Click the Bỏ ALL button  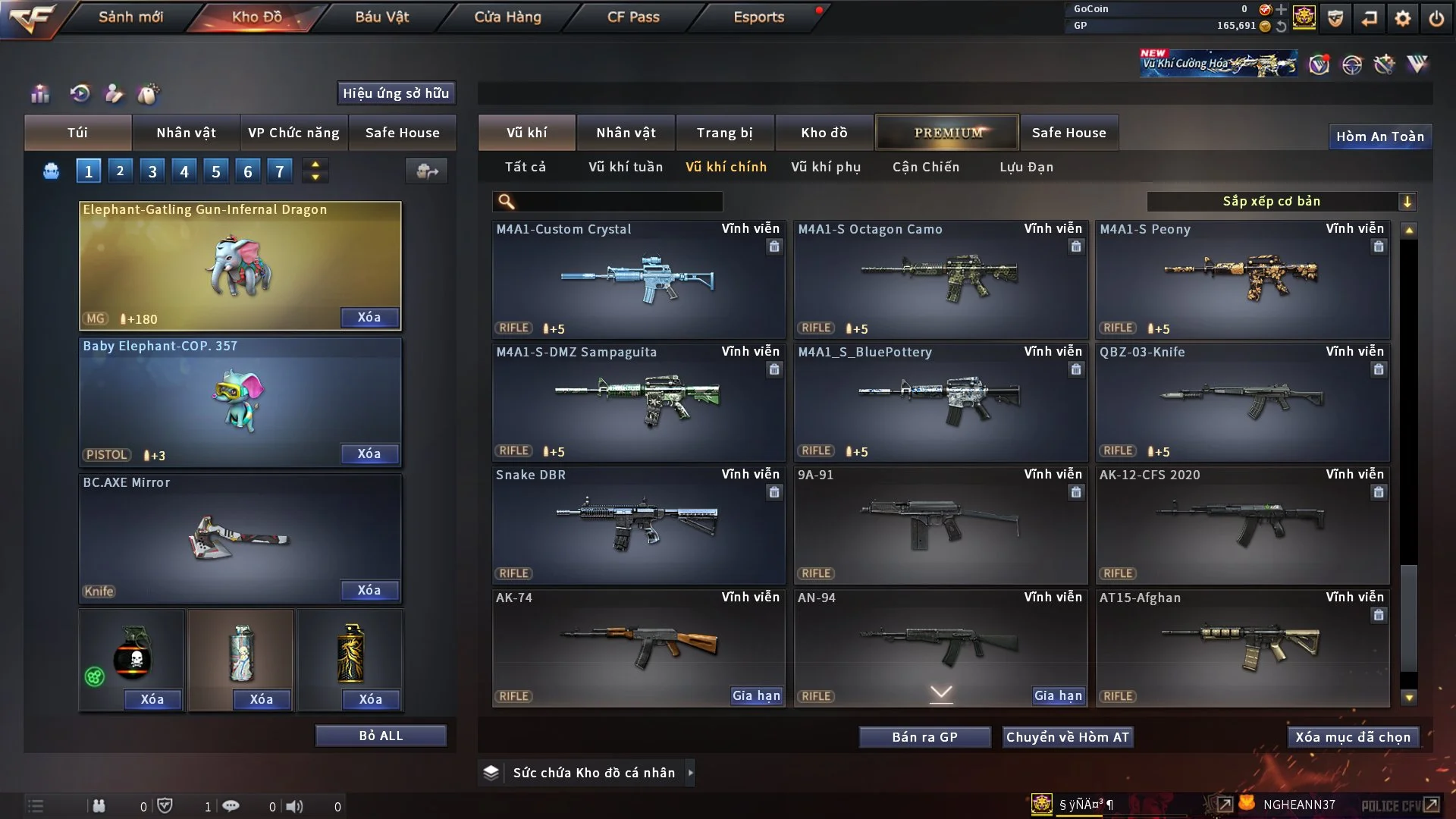pyautogui.click(x=381, y=736)
